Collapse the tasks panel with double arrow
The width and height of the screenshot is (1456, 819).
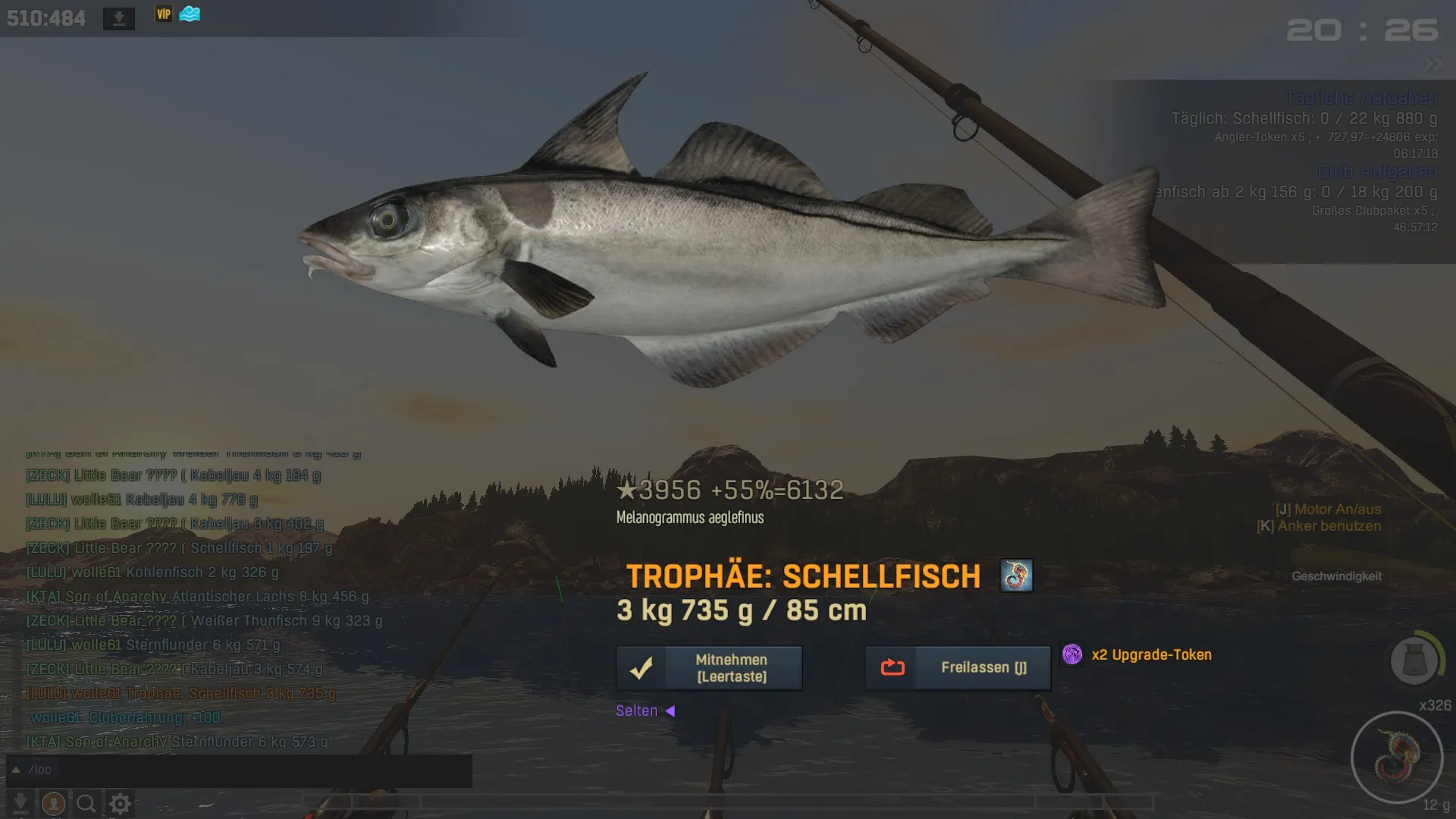point(1432,64)
